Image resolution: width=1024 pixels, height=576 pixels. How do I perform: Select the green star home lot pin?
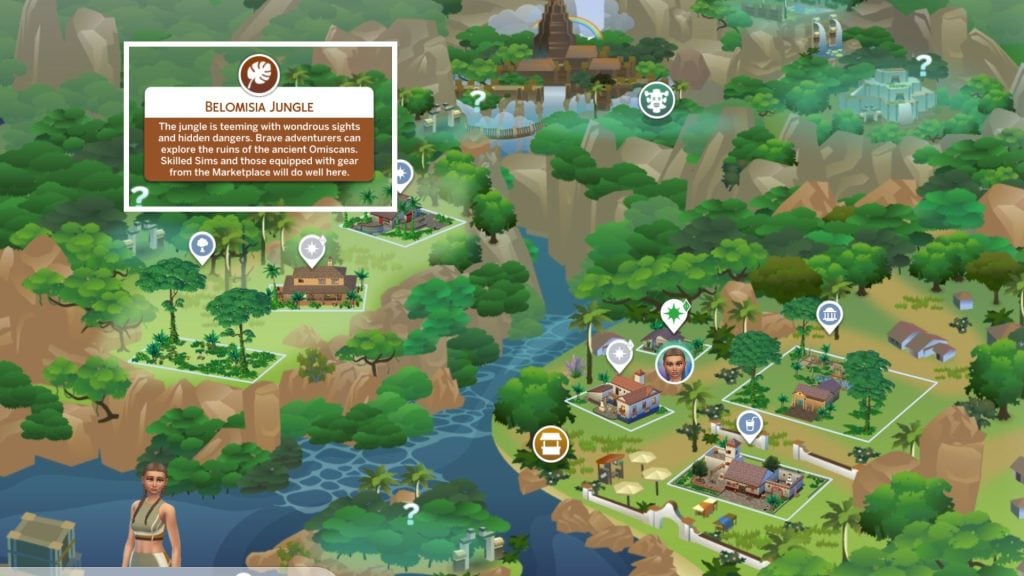[x=674, y=314]
